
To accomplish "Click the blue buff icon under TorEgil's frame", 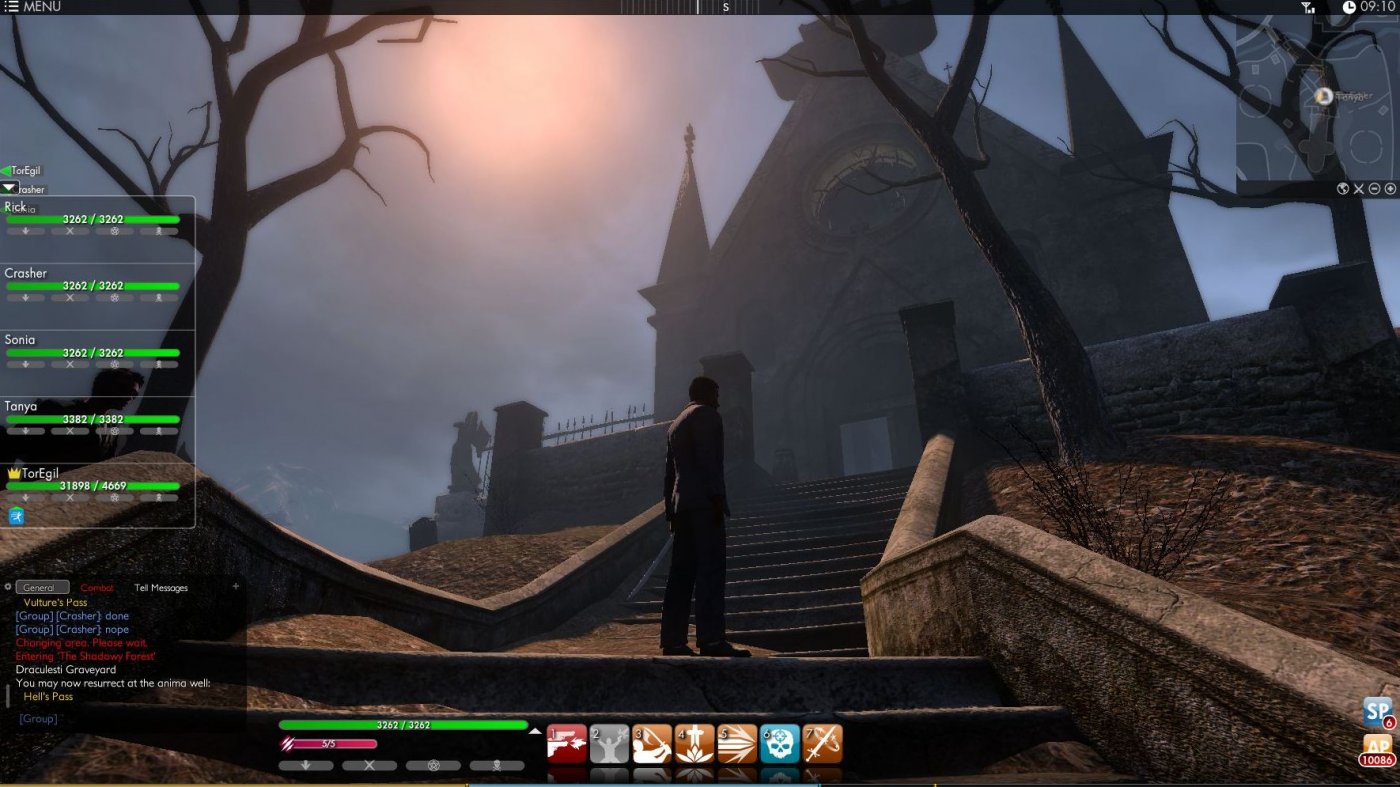I will [18, 518].
